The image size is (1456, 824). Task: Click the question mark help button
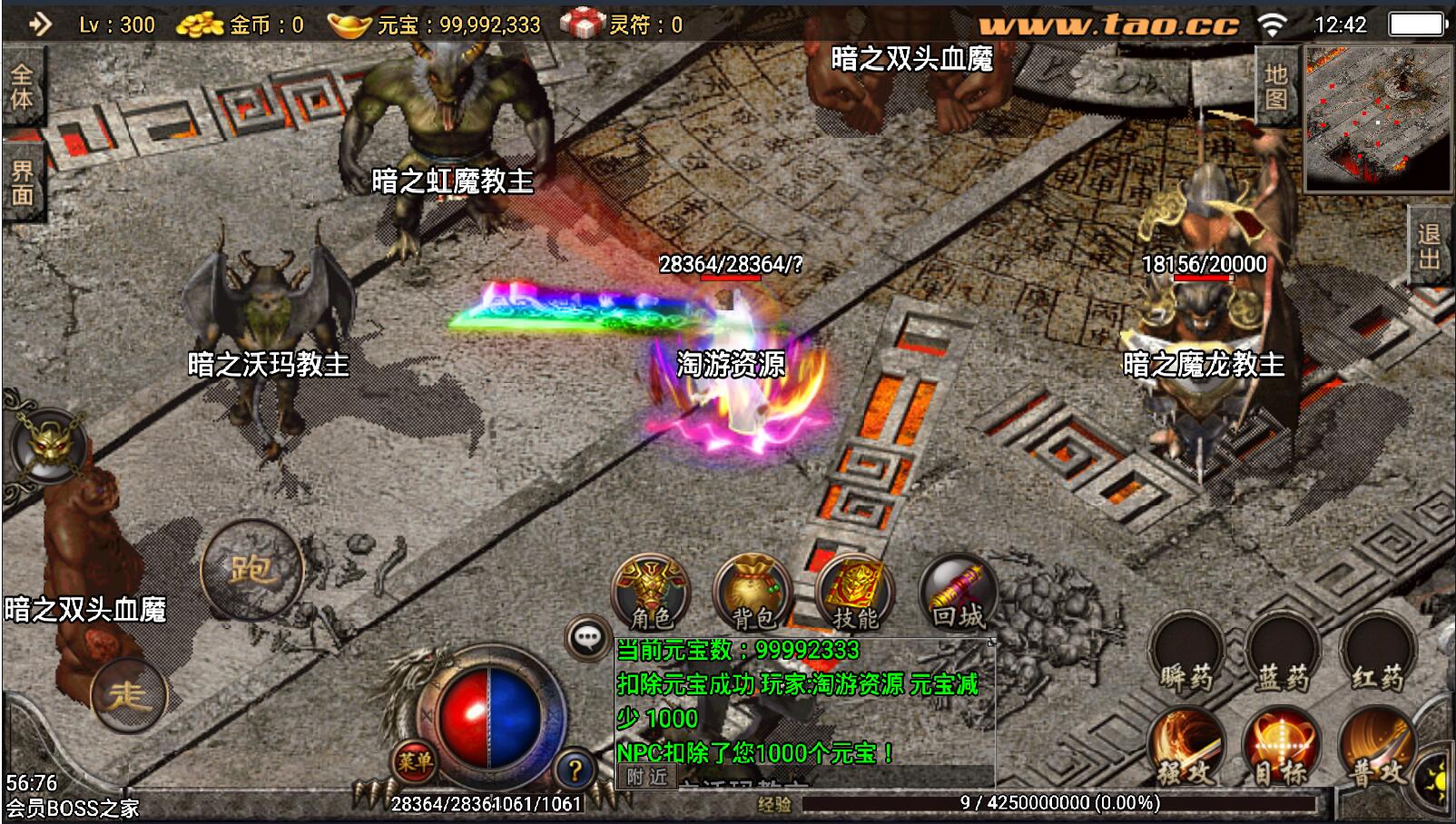(x=575, y=770)
